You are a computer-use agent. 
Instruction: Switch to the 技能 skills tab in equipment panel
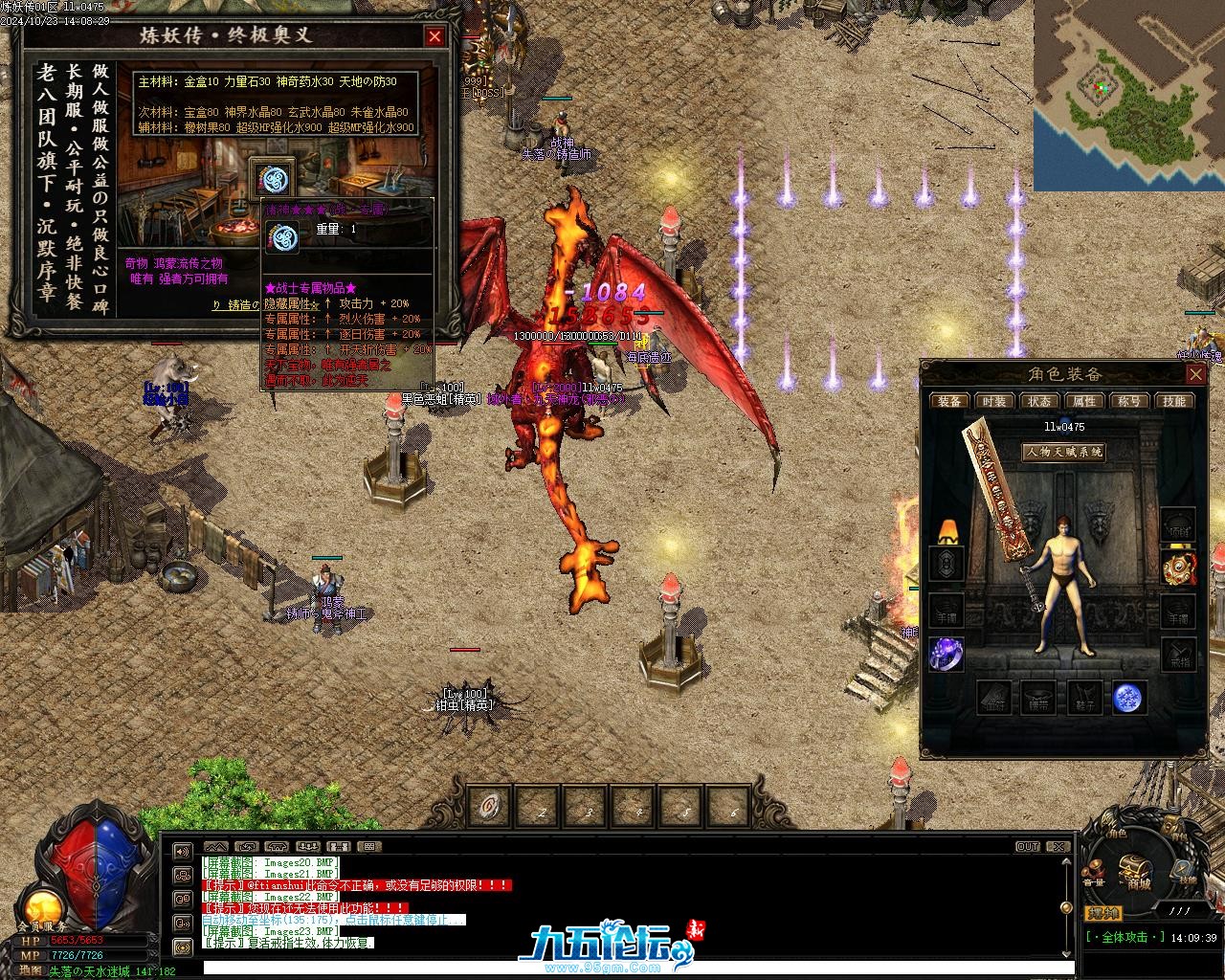(x=1174, y=401)
